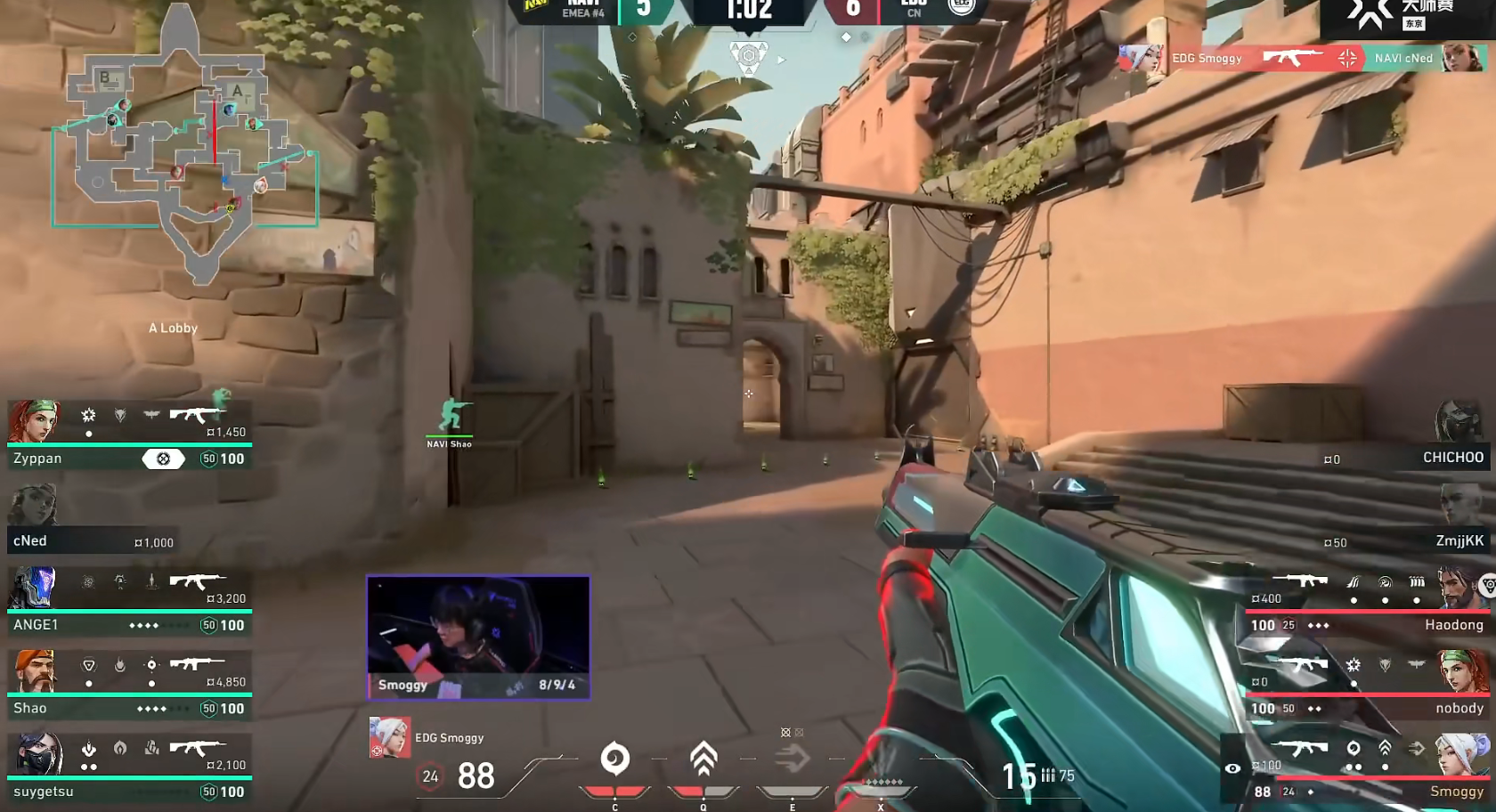Image resolution: width=1496 pixels, height=812 pixels.
Task: Click the EDG Smoggy agent portrait
Action: coord(389,738)
